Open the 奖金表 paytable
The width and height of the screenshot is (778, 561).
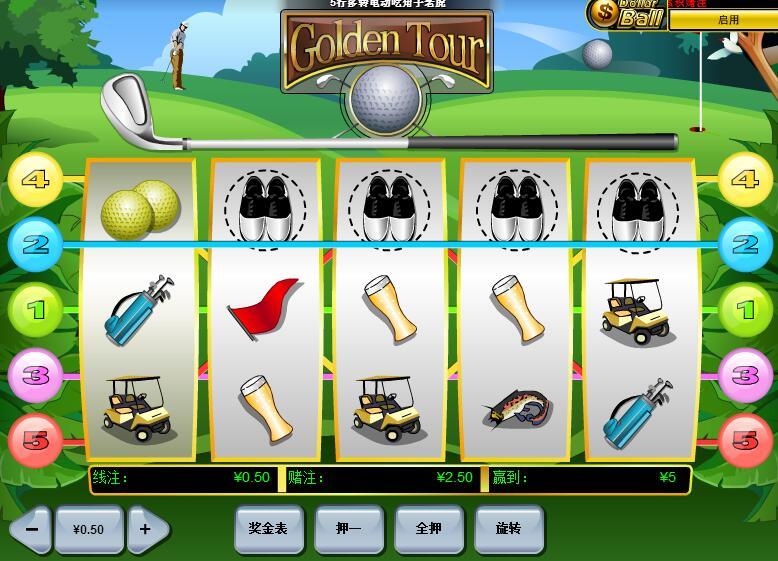[x=268, y=528]
